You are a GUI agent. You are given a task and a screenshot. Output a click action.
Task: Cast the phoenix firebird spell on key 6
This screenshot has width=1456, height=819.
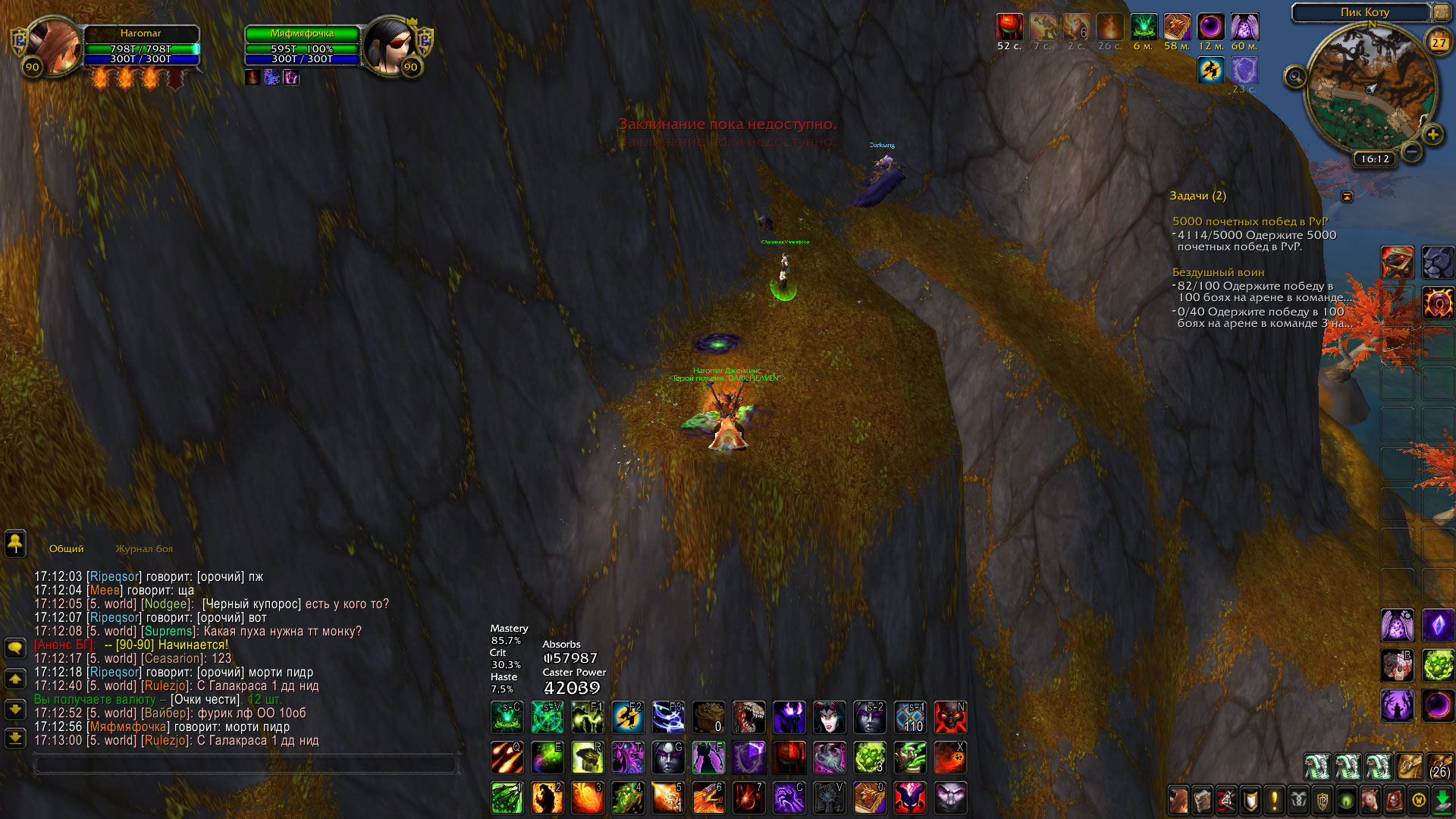pyautogui.click(x=708, y=798)
